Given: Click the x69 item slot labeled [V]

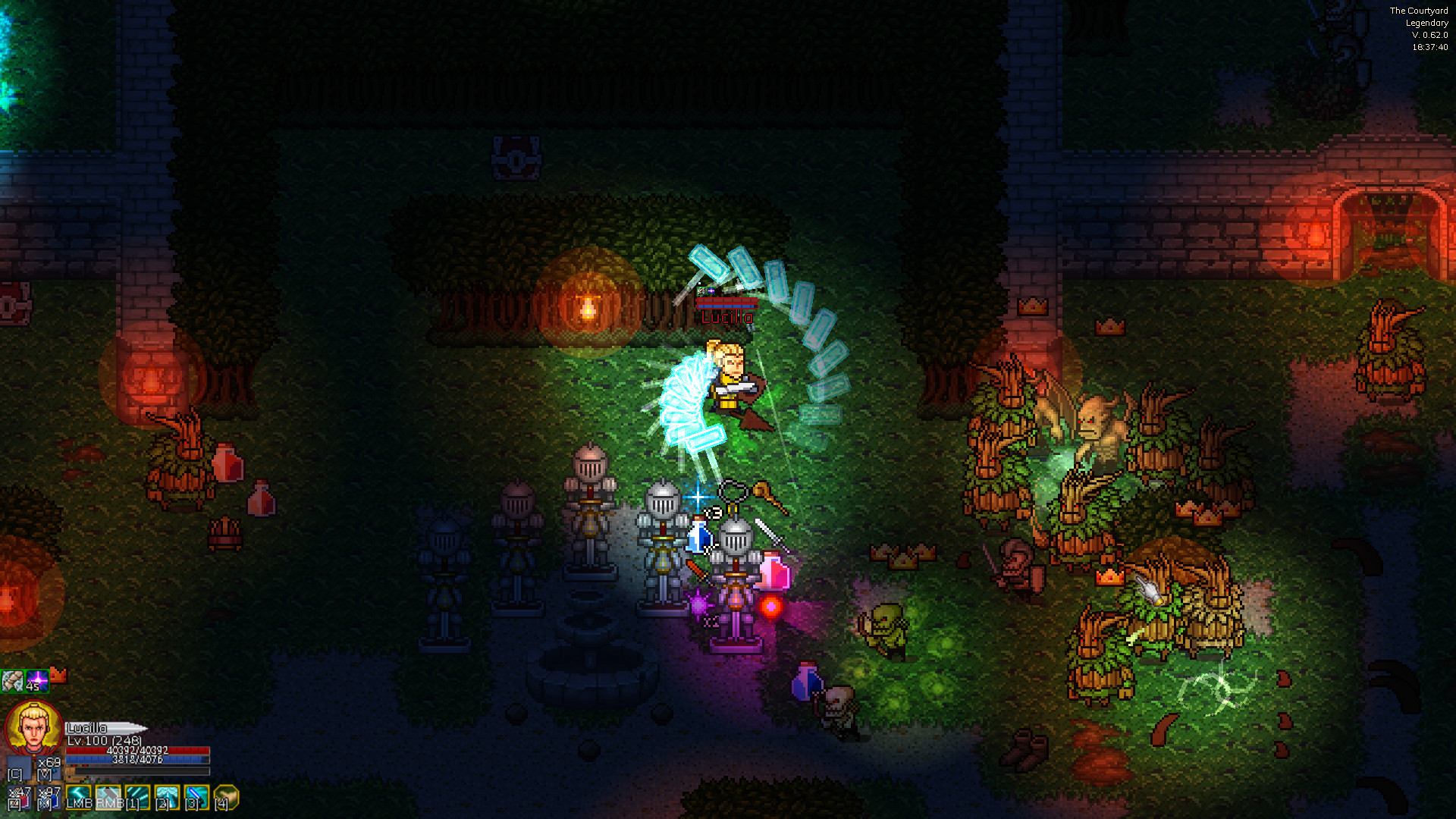Looking at the screenshot, I should (49, 768).
